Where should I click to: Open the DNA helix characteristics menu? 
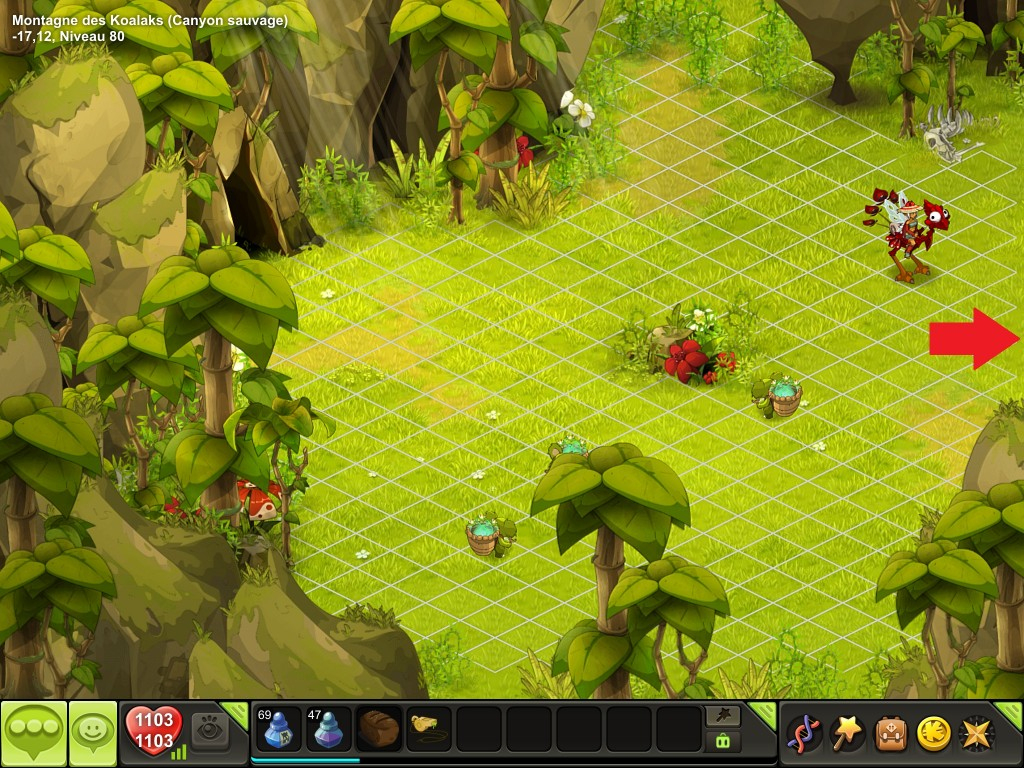(x=804, y=733)
